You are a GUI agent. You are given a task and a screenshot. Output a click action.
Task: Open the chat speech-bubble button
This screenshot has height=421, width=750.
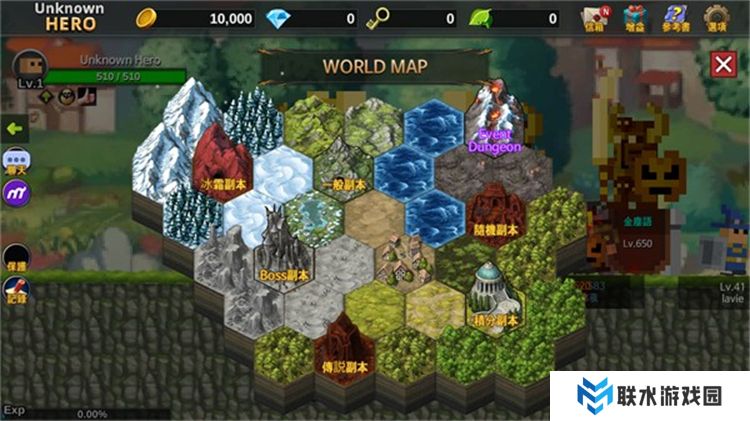(16, 161)
